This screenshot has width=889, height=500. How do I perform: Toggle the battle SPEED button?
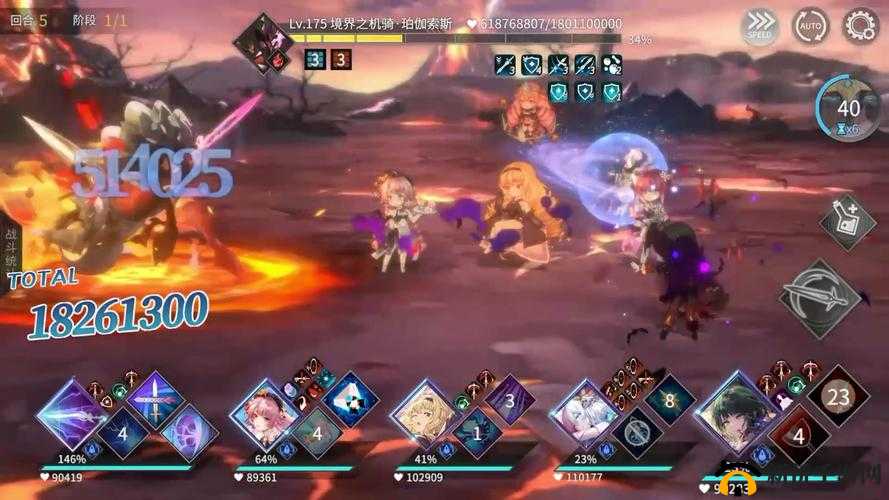760,26
